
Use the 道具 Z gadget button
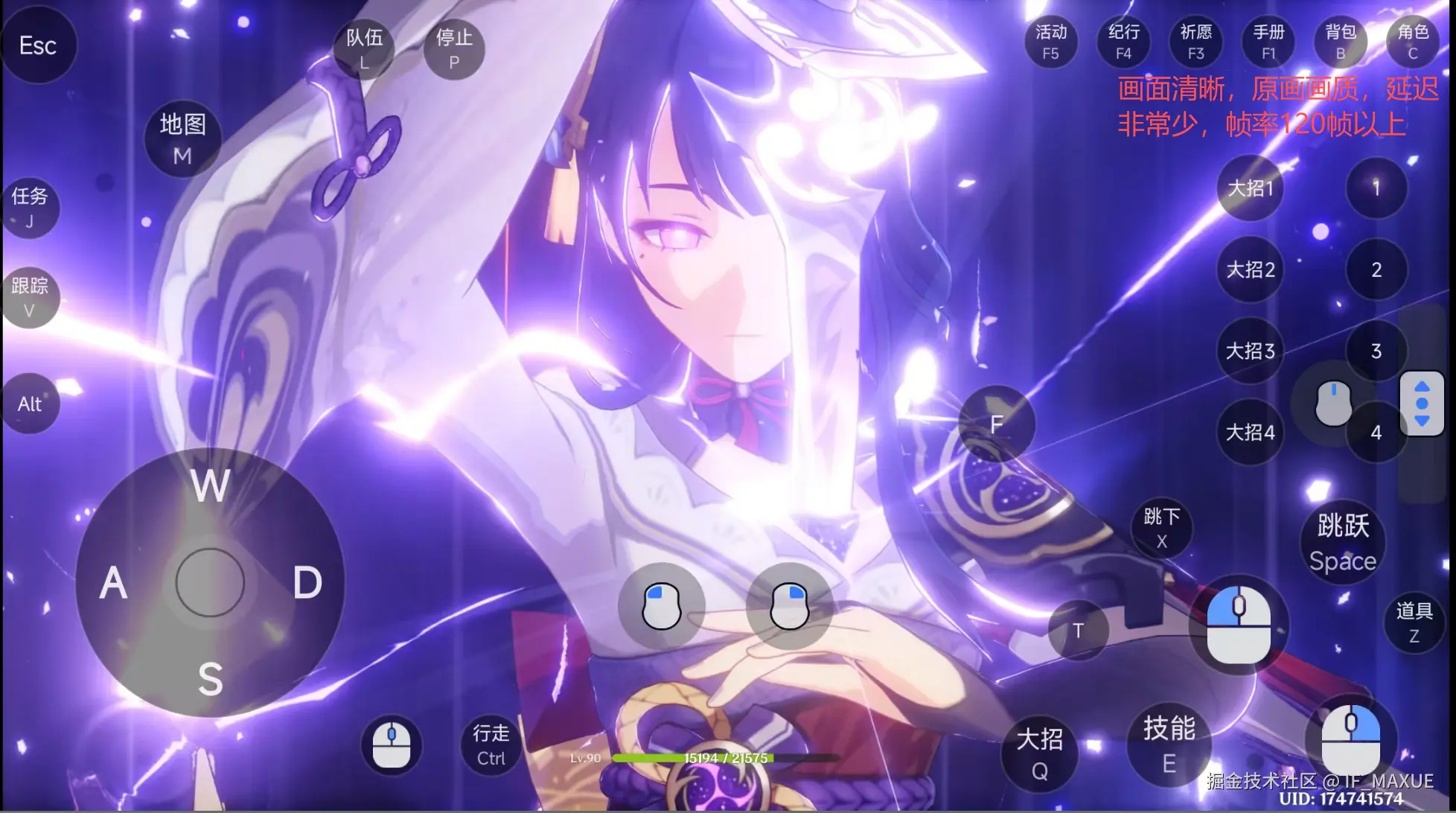pos(1414,622)
